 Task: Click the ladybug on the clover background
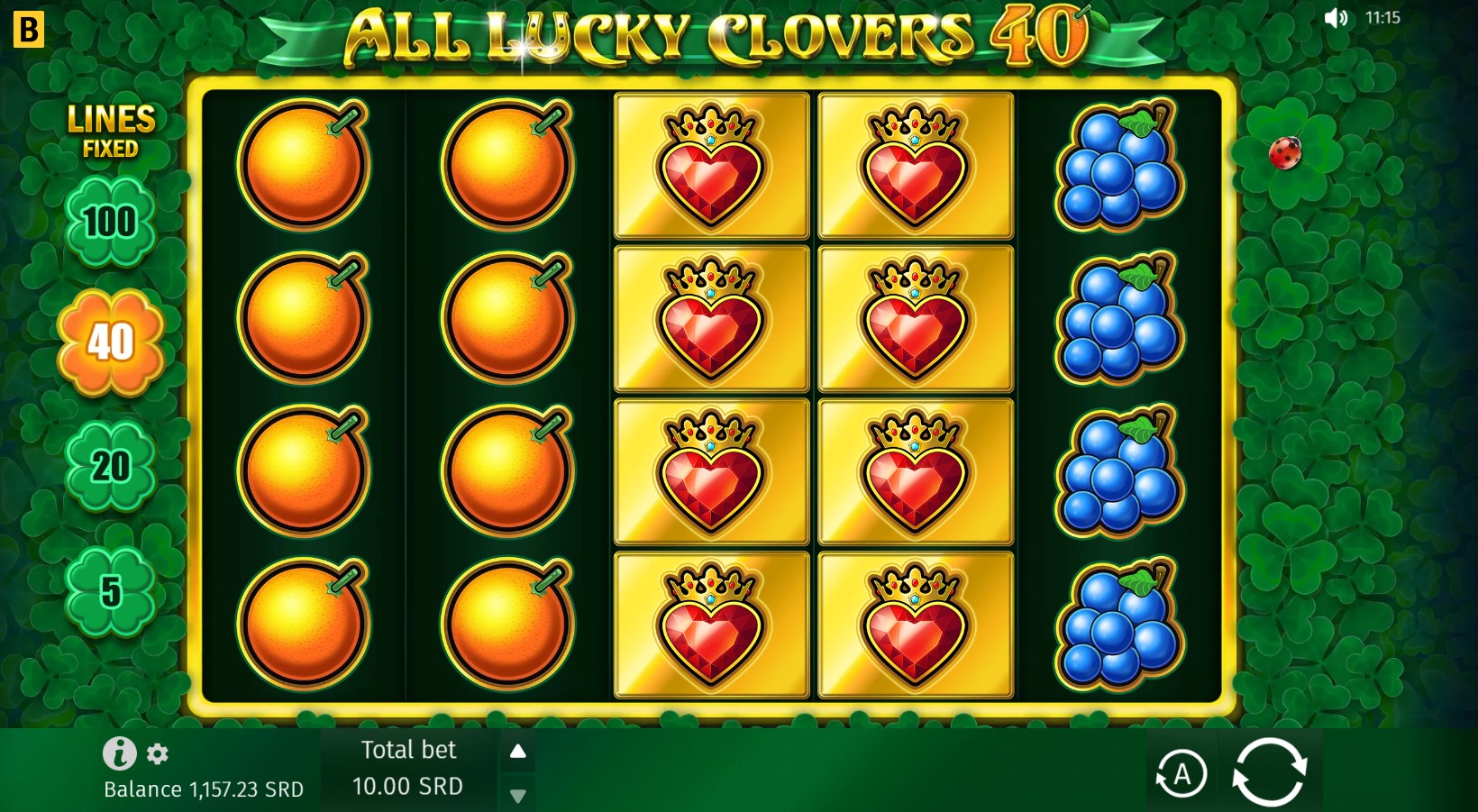coord(1287,155)
